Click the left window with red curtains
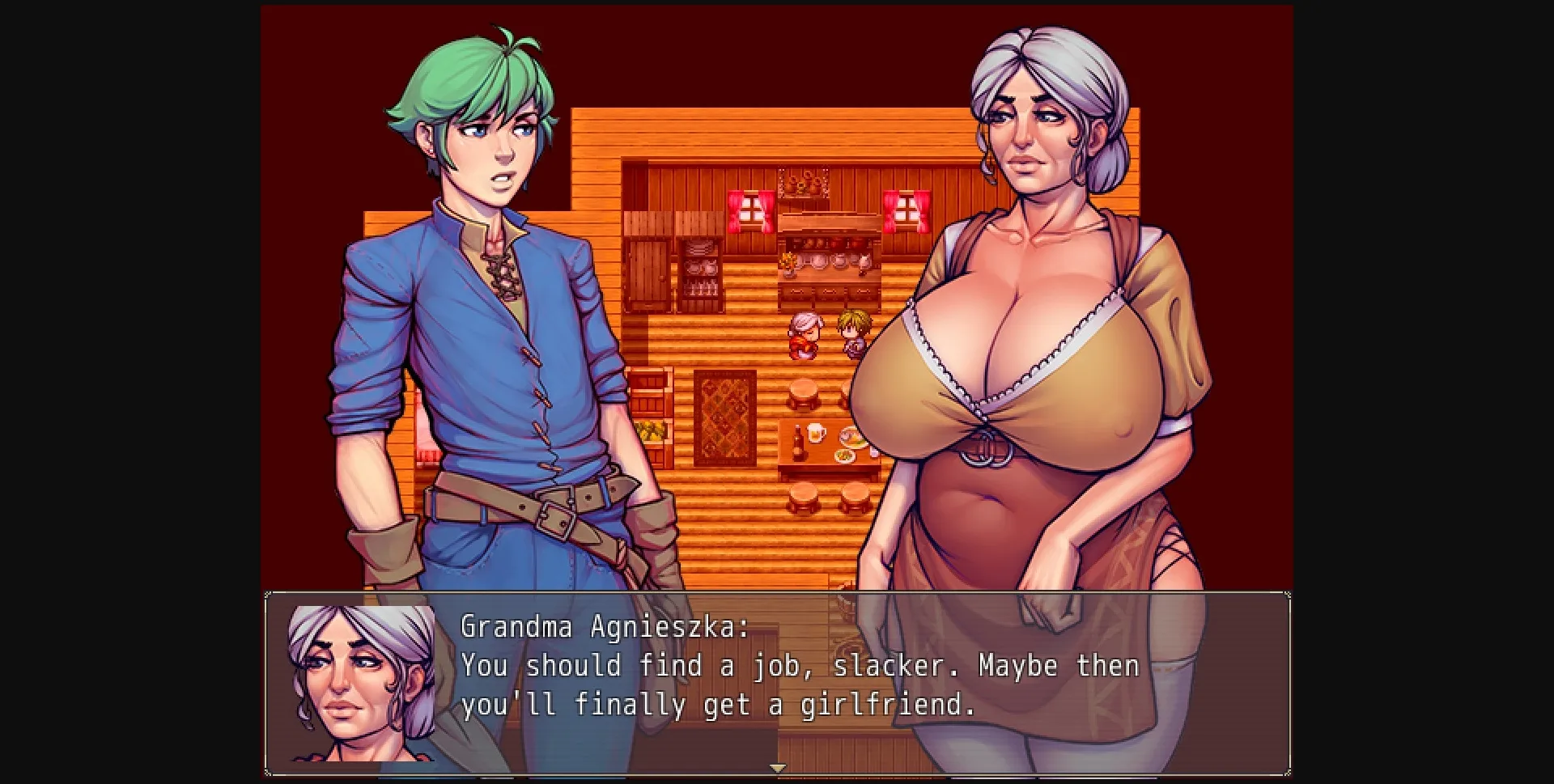1554x784 pixels. coord(751,210)
